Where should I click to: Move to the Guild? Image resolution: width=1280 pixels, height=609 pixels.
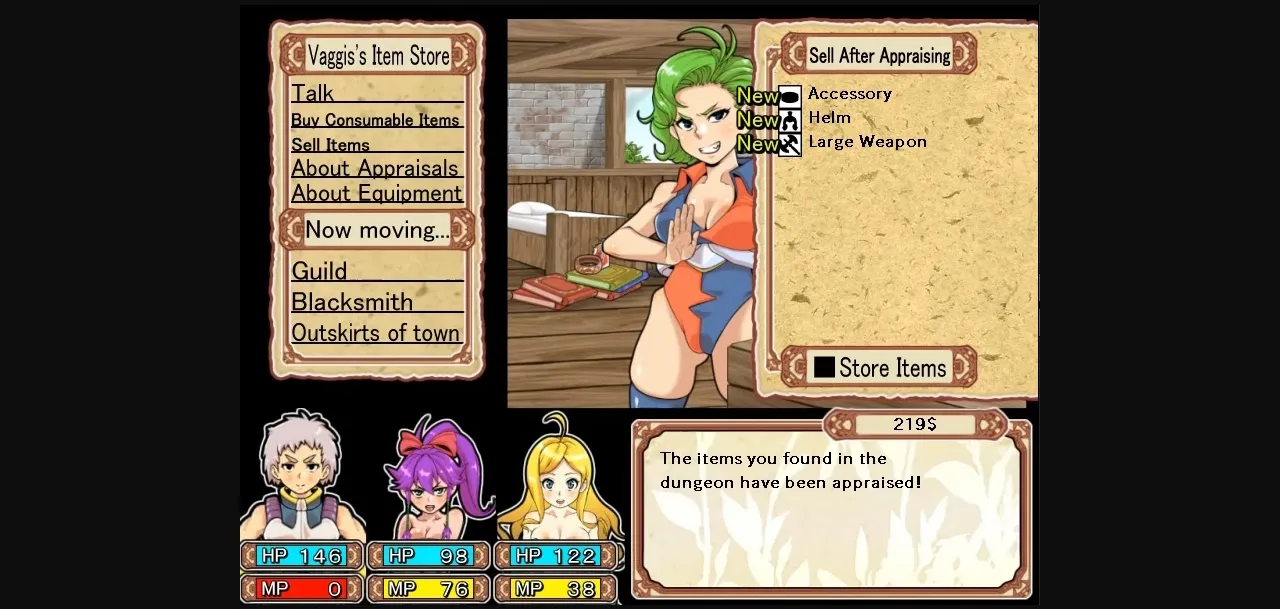tap(320, 271)
